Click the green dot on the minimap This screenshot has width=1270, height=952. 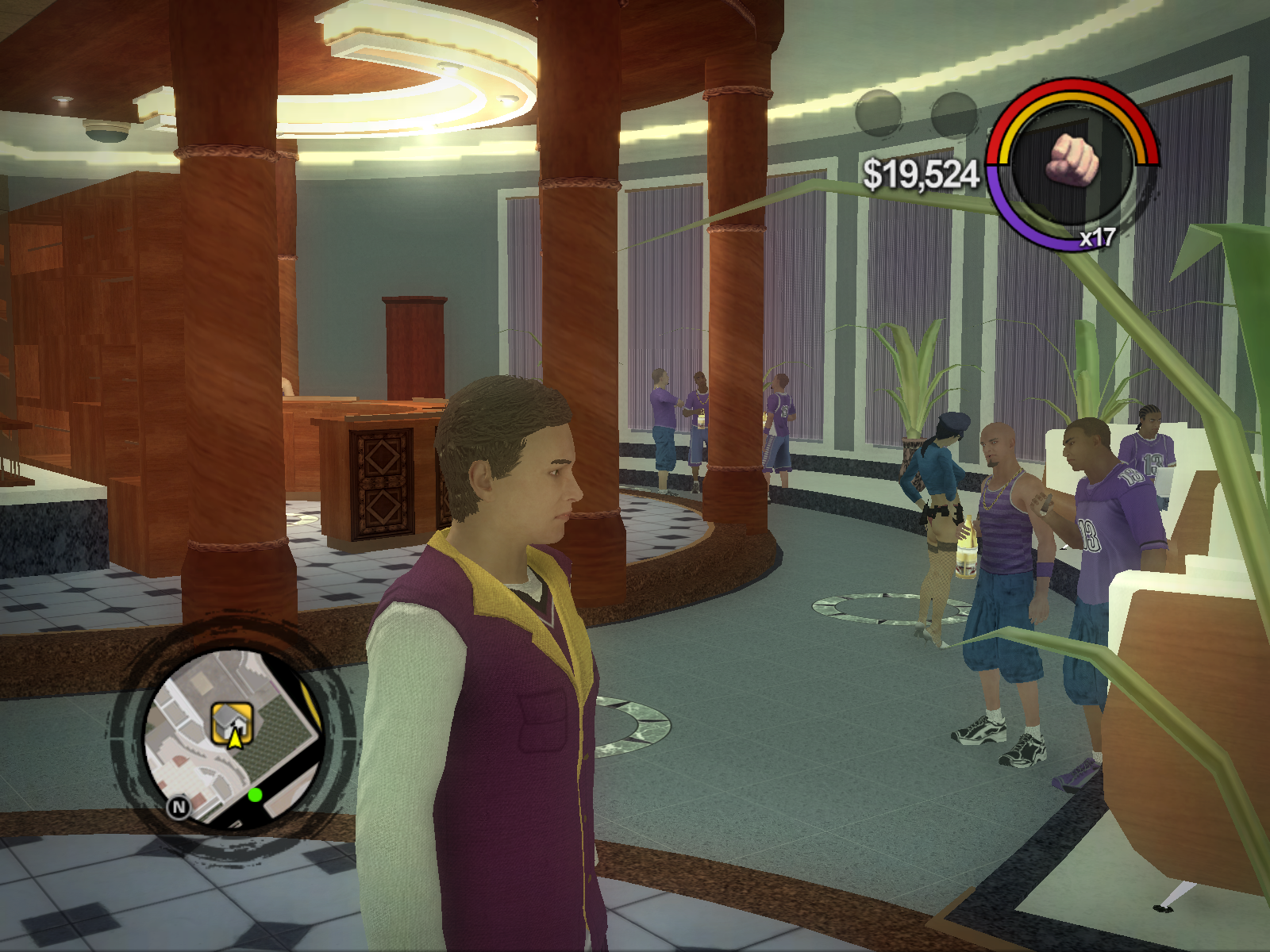[255, 795]
